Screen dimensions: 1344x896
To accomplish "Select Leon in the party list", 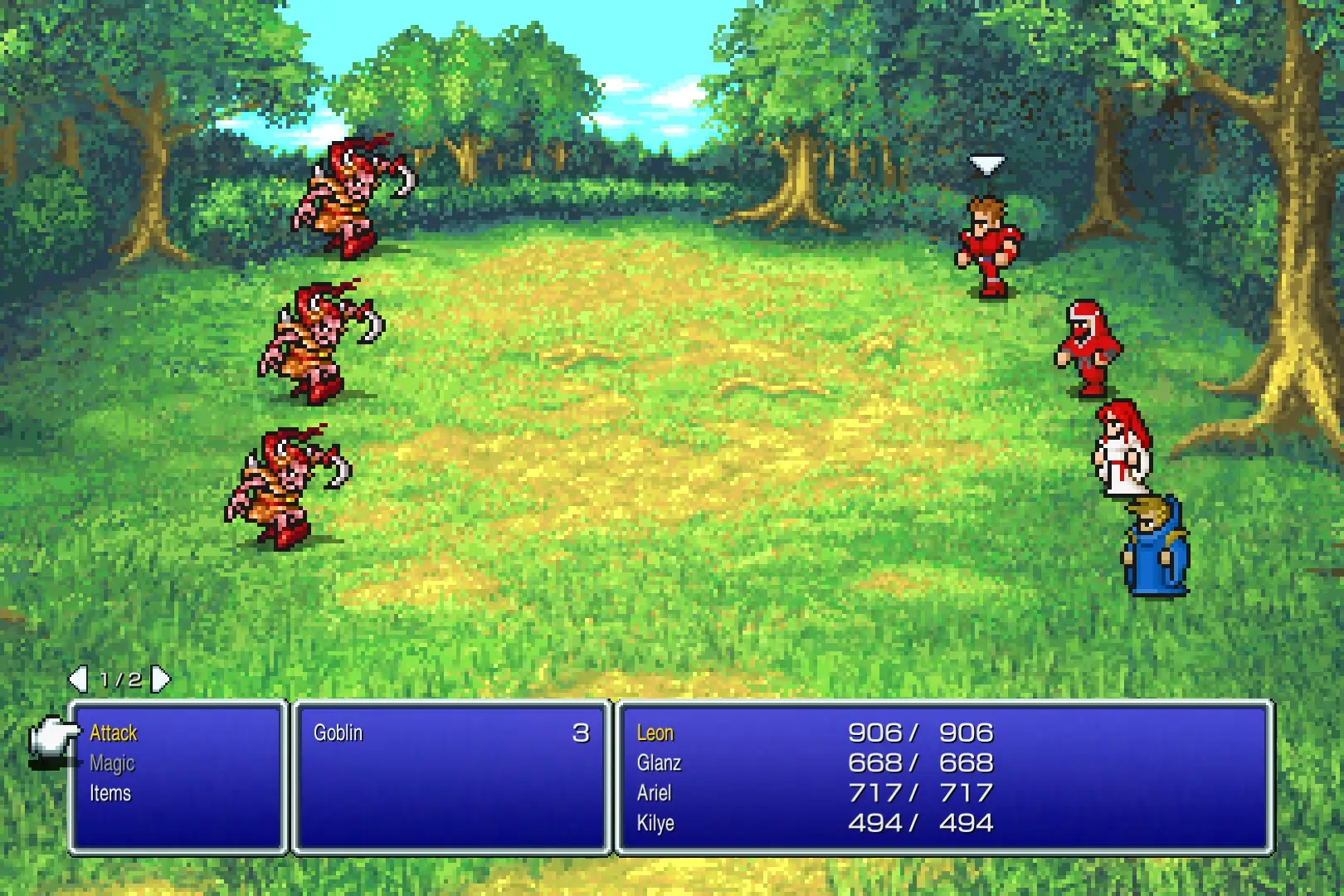I will [x=655, y=733].
